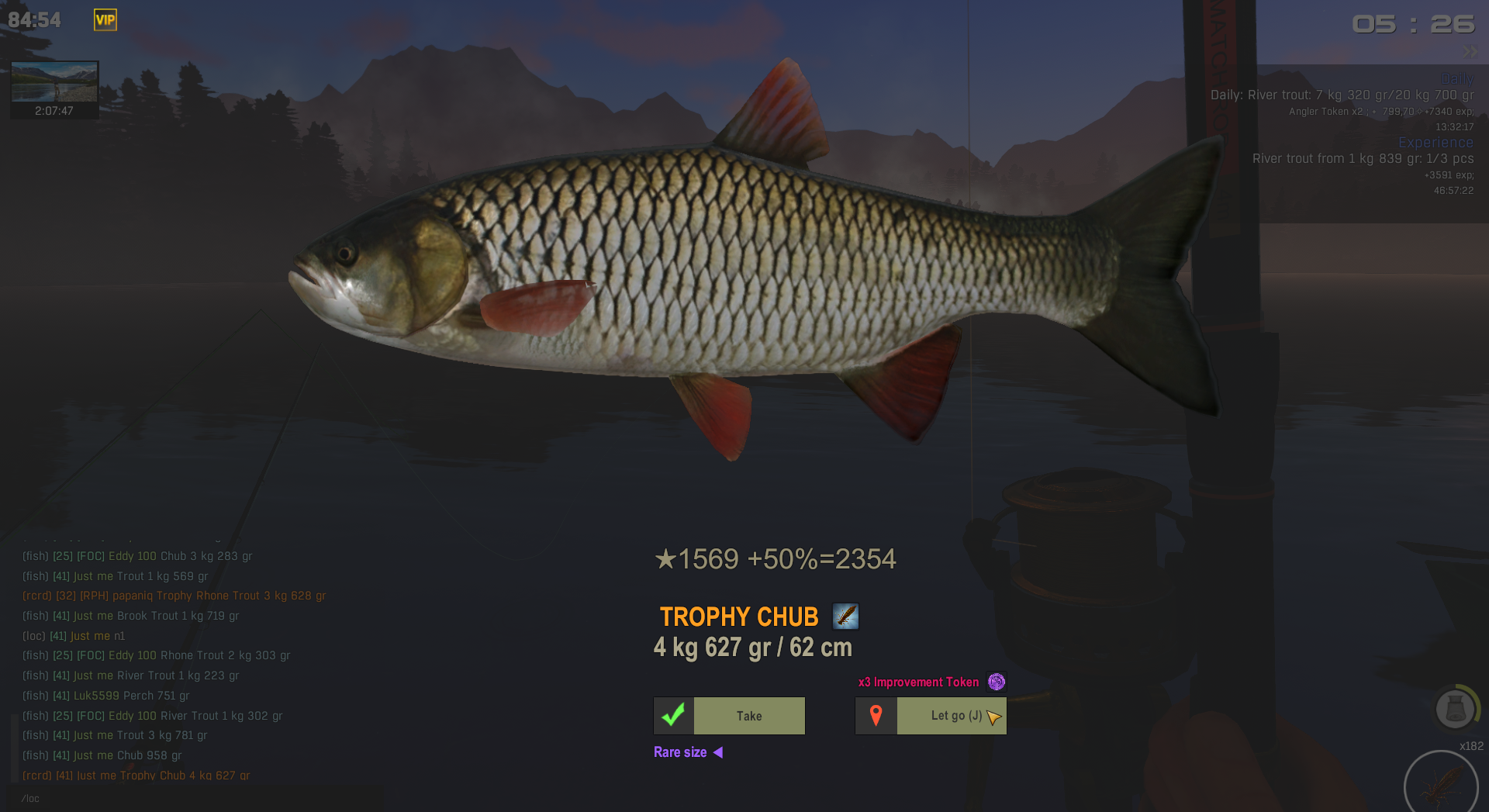Select the fly lure icon beside Trophy Chub
The height and width of the screenshot is (812, 1489).
[x=845, y=617]
